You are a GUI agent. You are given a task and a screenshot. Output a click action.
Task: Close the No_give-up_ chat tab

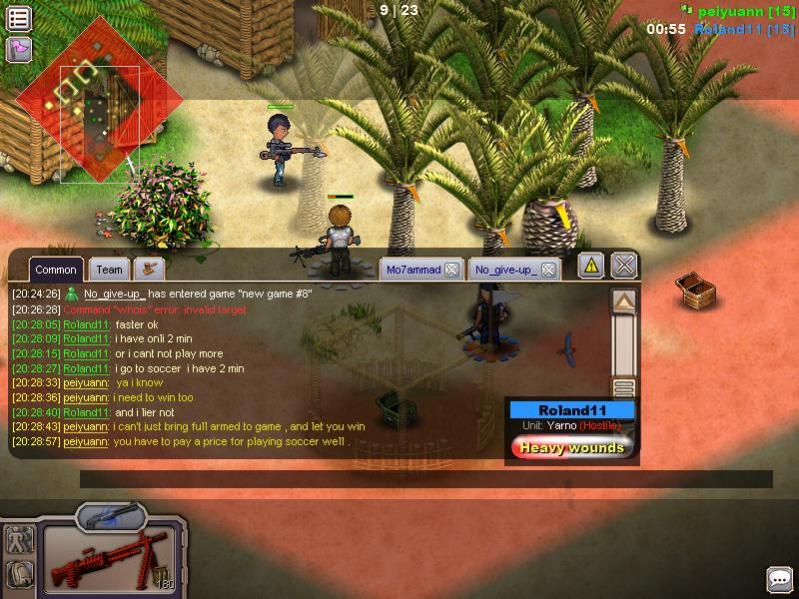click(550, 269)
